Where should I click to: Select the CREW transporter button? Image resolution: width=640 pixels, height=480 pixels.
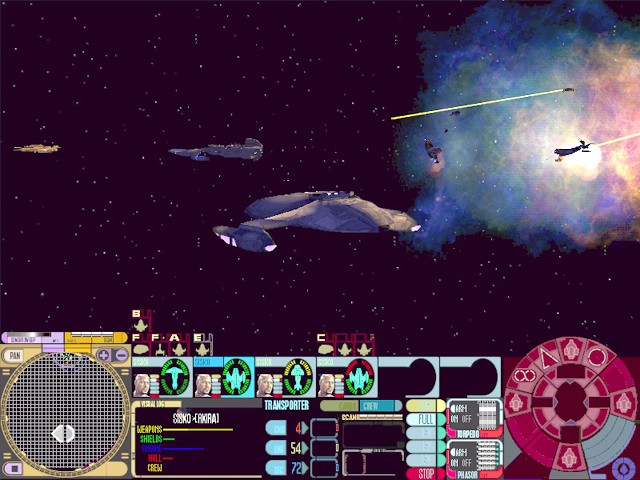[370, 406]
